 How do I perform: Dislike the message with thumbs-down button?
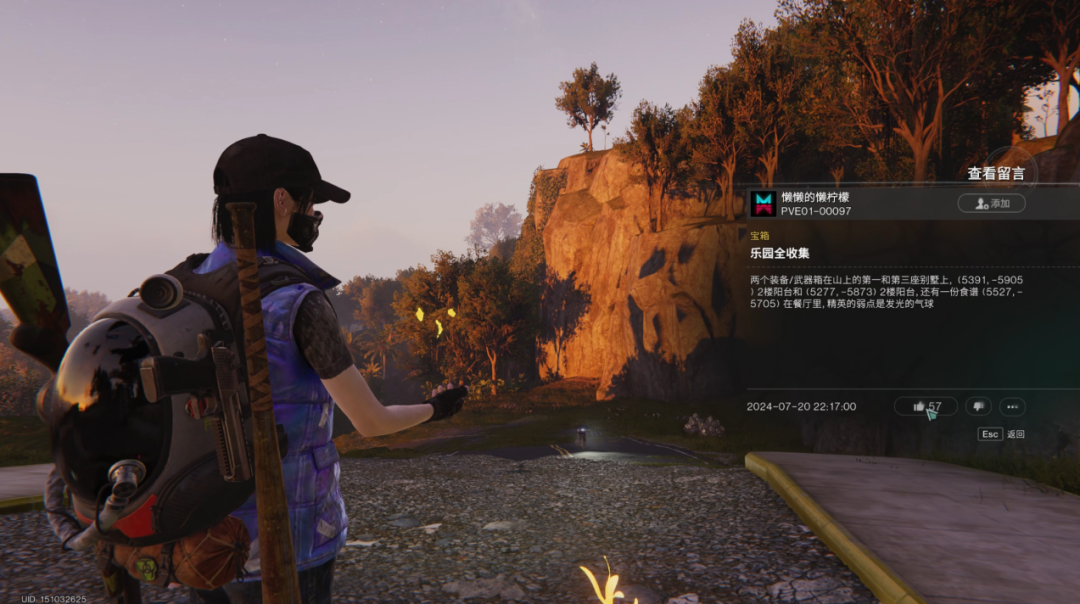(x=977, y=406)
